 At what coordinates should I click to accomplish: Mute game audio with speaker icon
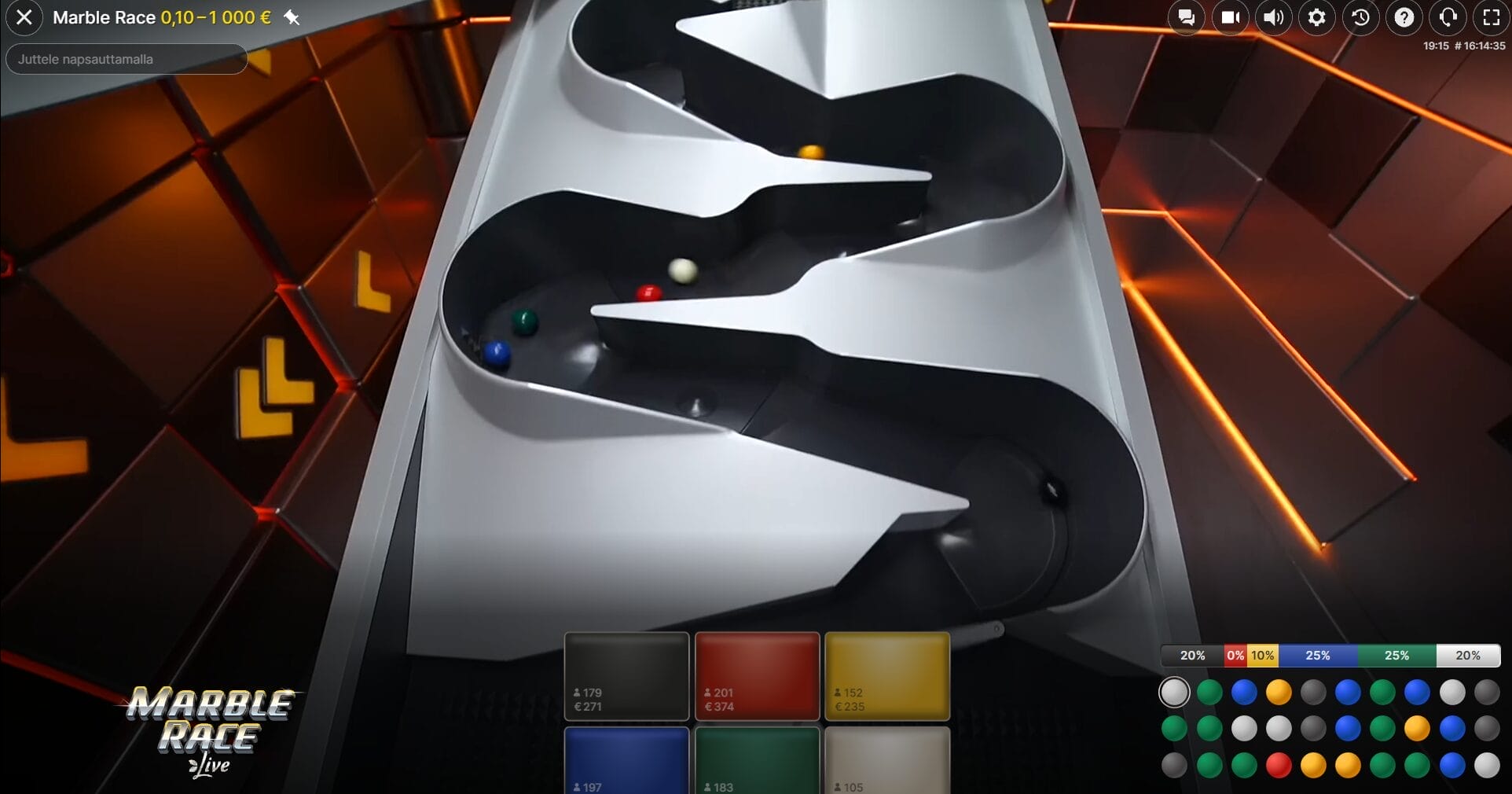(x=1274, y=17)
